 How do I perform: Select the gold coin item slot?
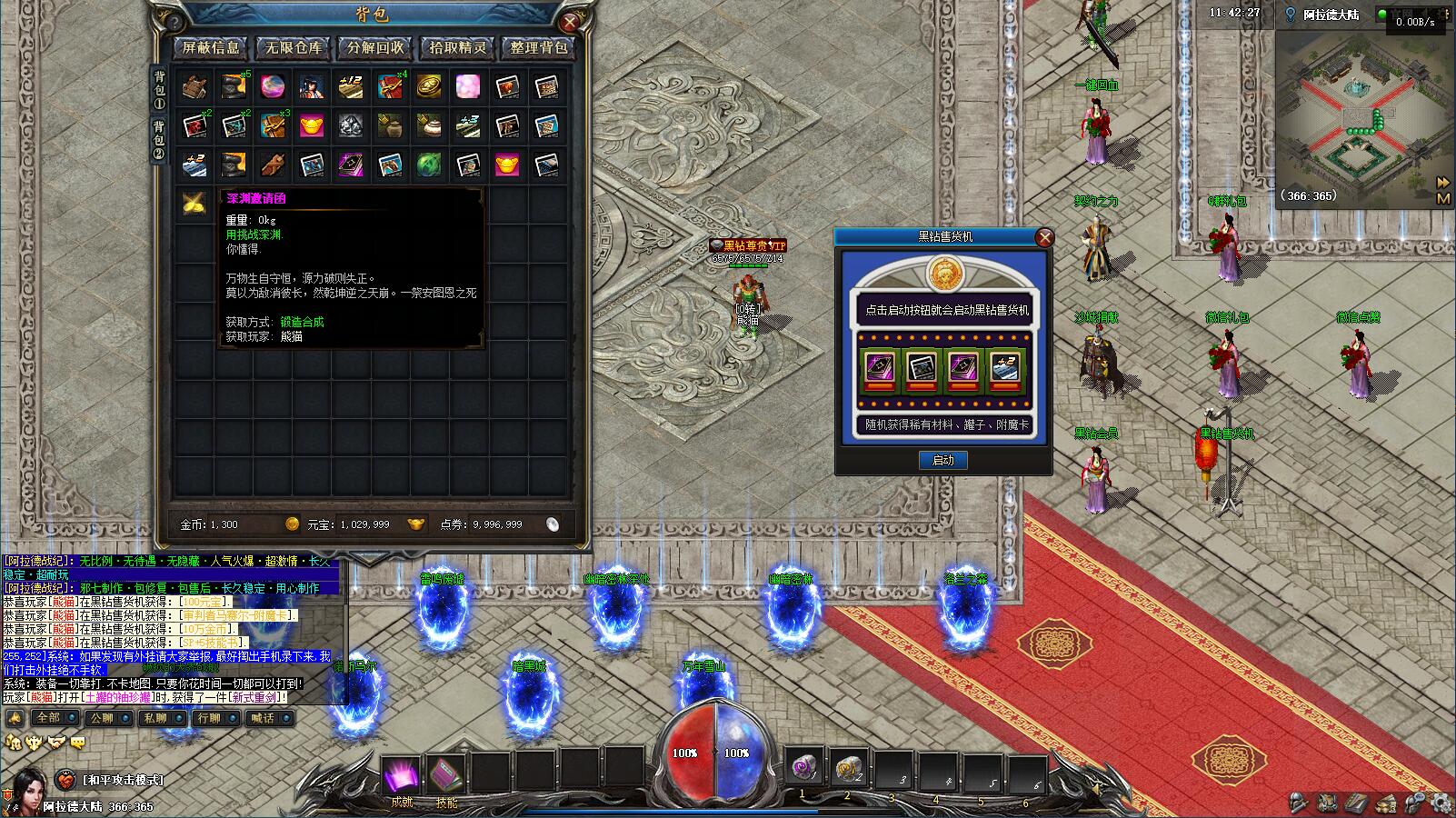tap(429, 87)
